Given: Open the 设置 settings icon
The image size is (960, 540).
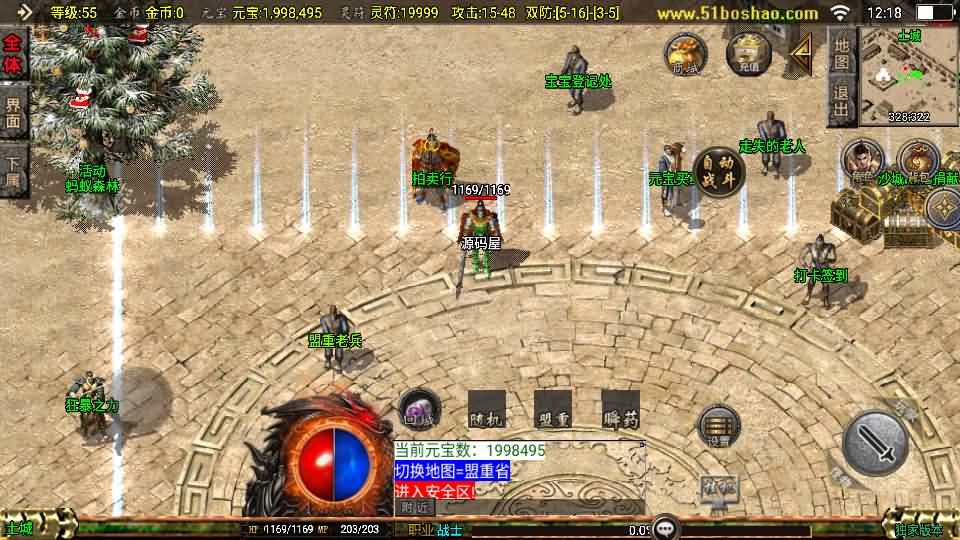Looking at the screenshot, I should point(718,427).
